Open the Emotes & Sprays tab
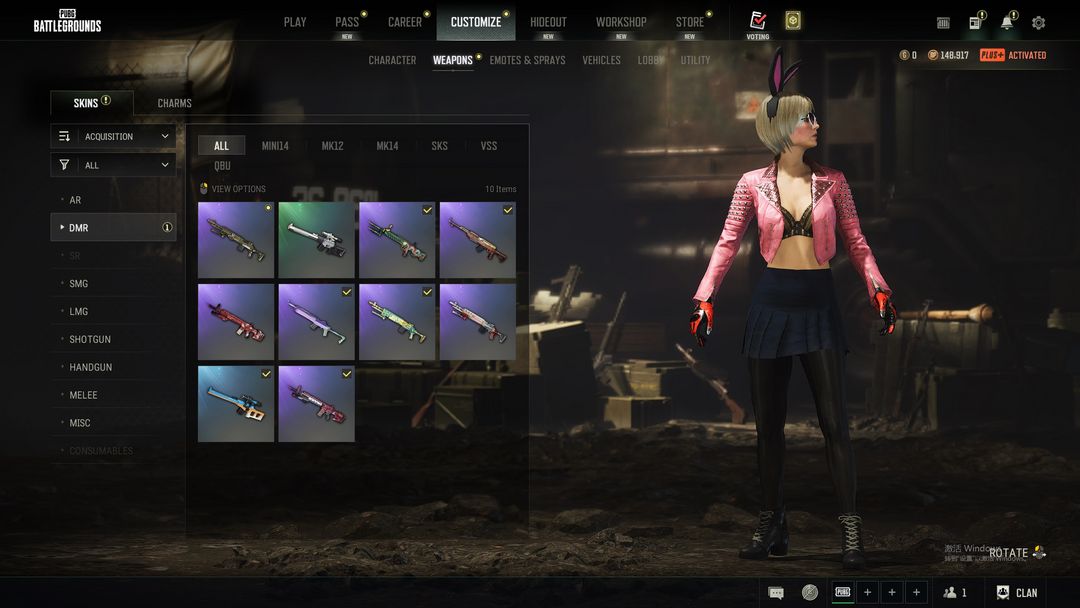The image size is (1080, 608). [x=527, y=60]
